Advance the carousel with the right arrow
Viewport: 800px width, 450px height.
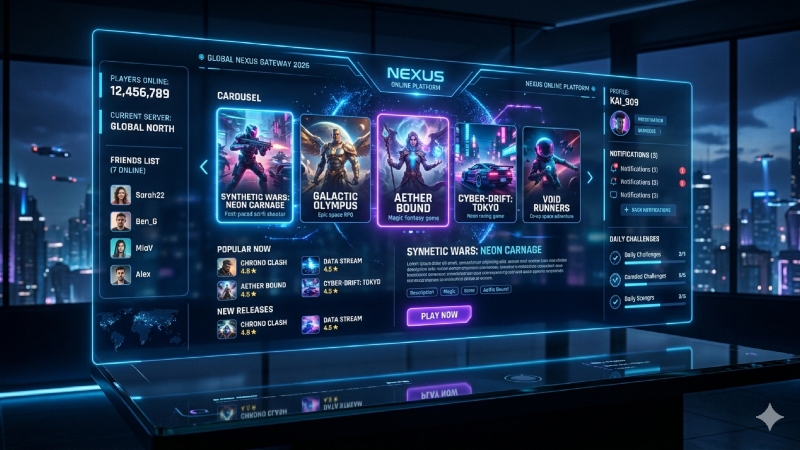[590, 177]
